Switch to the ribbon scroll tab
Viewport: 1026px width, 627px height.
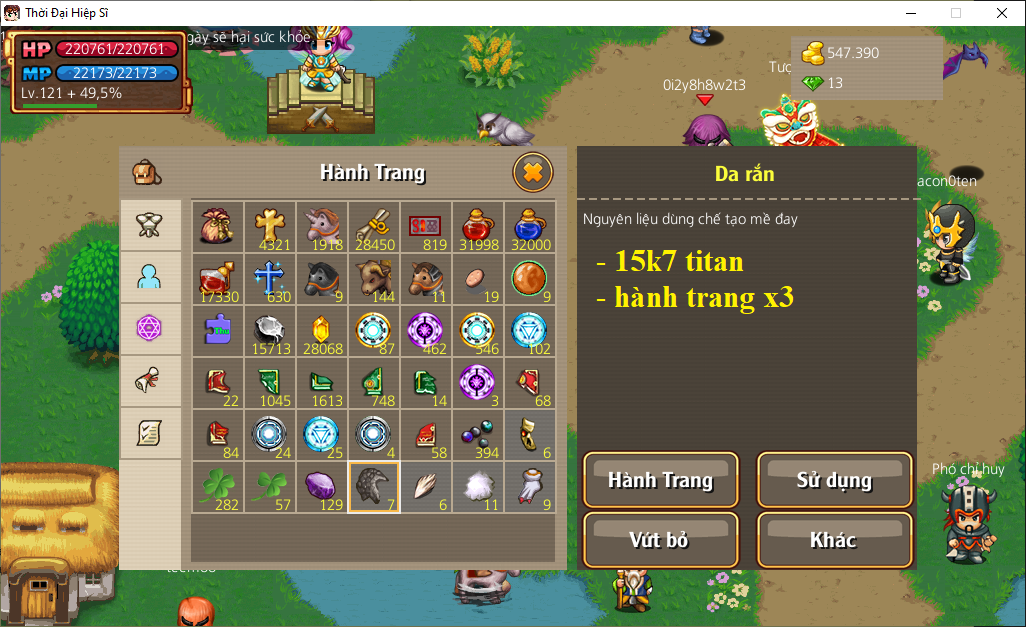(150, 381)
